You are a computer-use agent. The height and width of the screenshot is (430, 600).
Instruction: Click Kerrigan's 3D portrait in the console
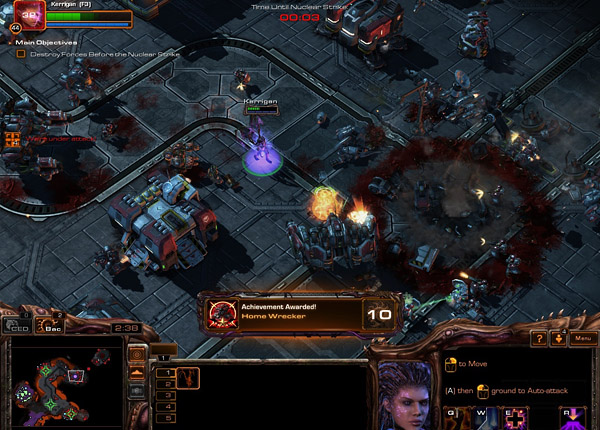click(407, 393)
